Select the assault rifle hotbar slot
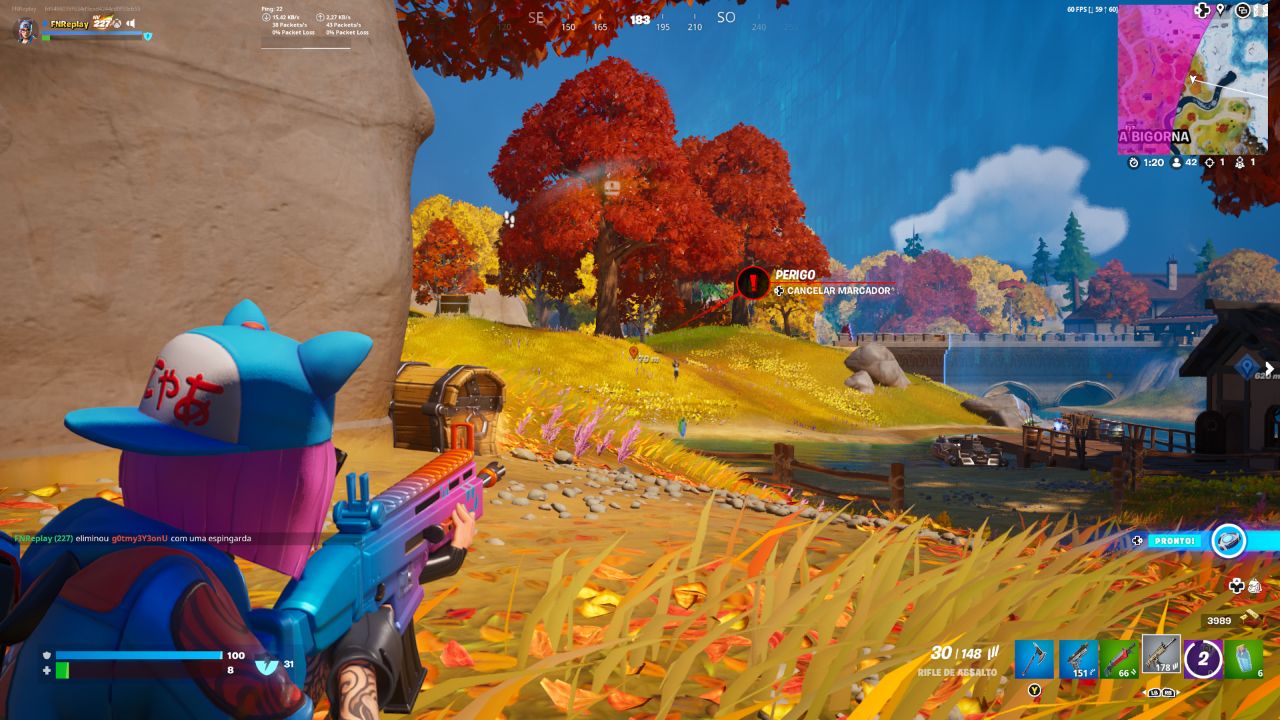 pos(1161,655)
